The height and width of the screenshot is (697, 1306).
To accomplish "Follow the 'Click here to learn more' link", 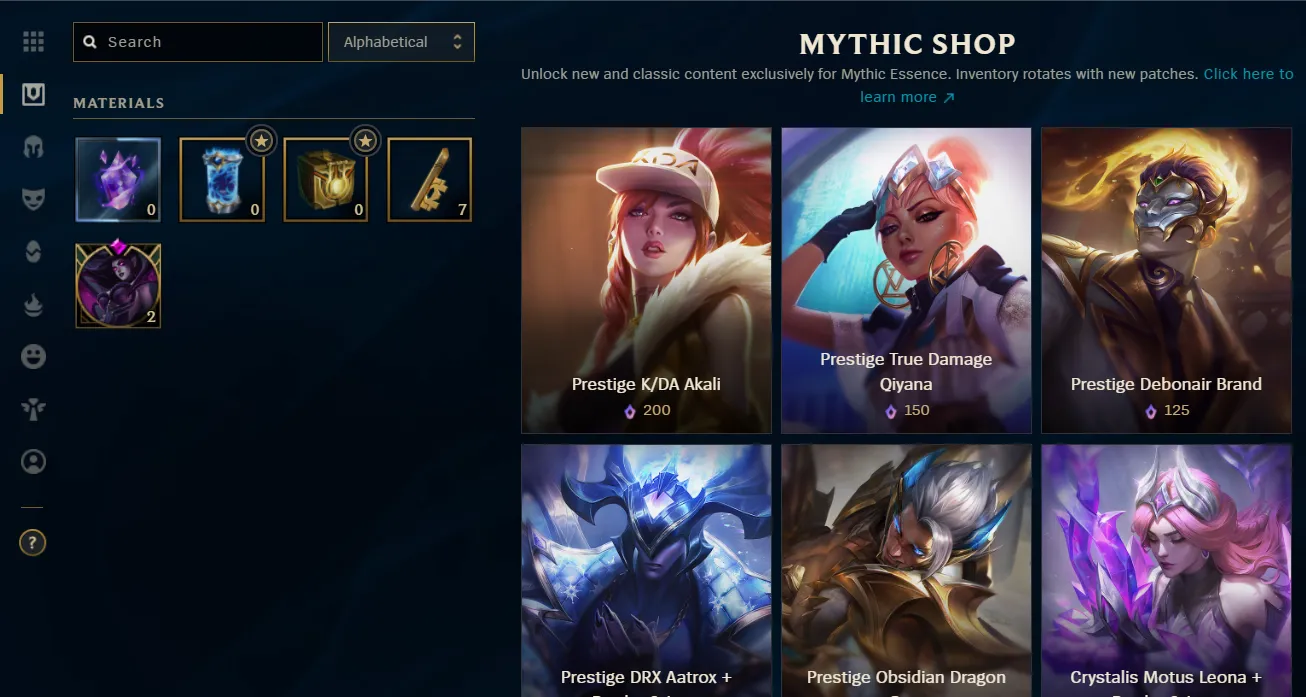I will [1247, 75].
